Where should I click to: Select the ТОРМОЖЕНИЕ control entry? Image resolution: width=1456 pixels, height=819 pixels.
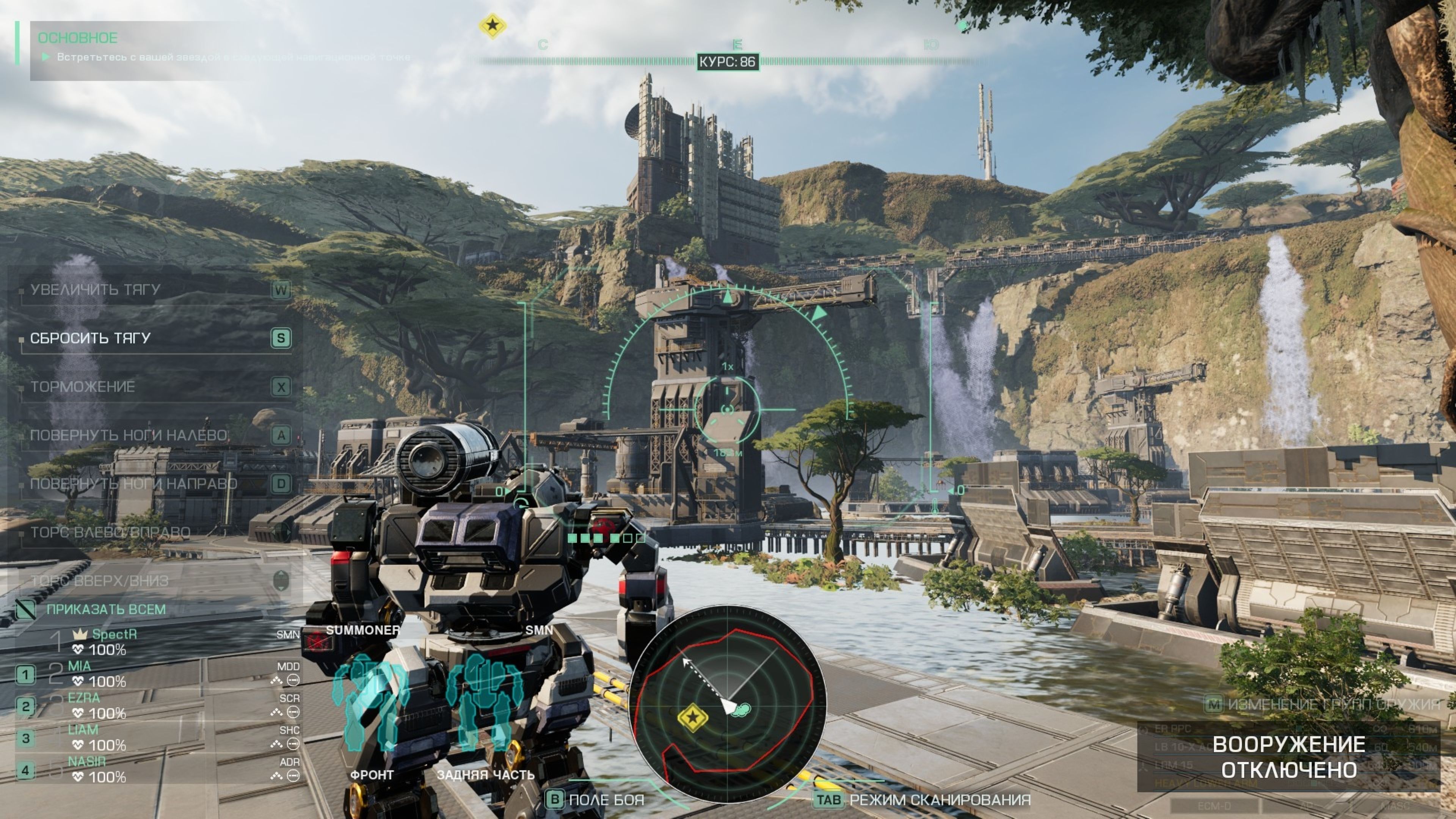83,387
